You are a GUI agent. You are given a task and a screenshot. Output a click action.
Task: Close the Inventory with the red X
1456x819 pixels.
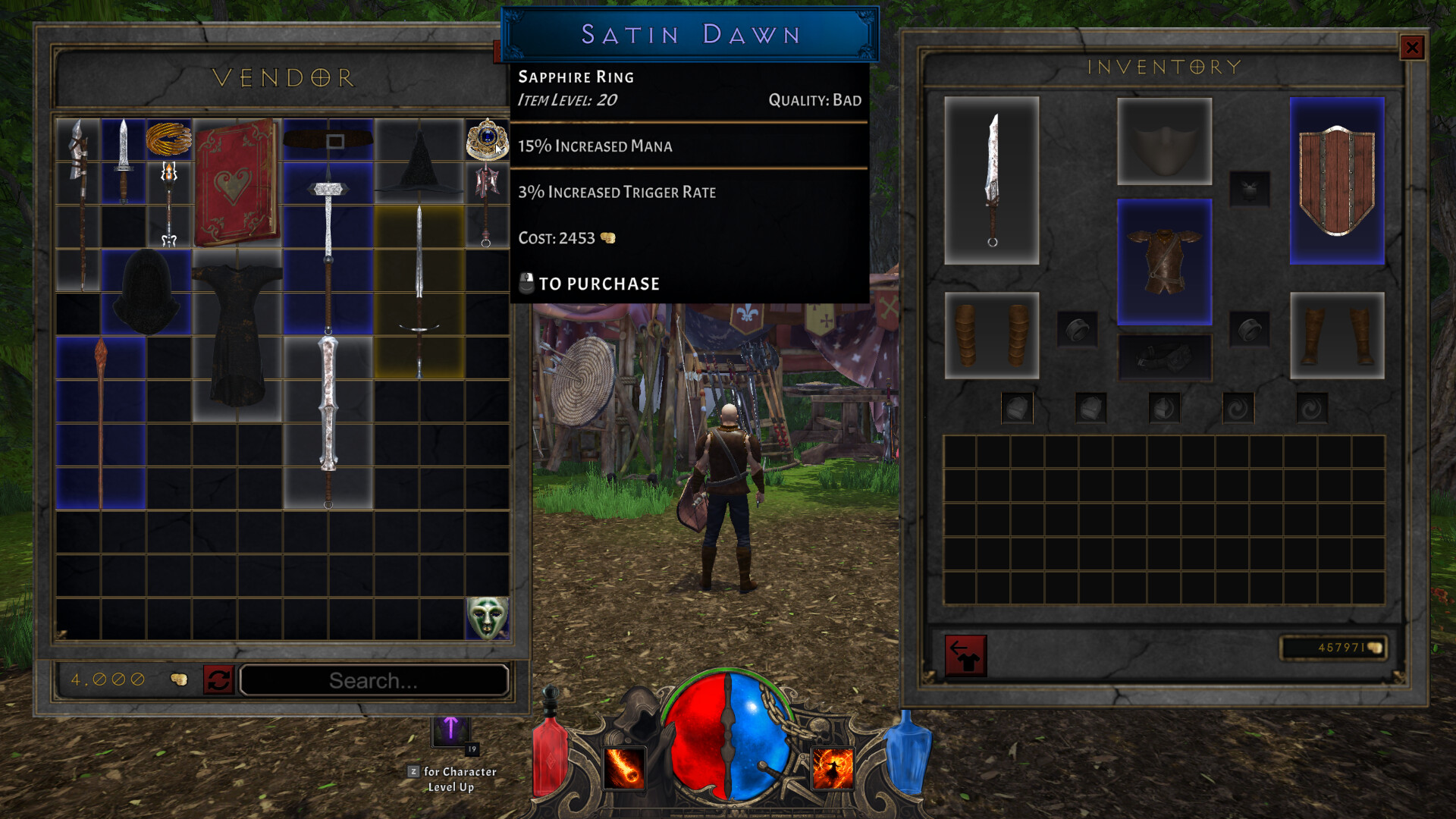pyautogui.click(x=1412, y=47)
